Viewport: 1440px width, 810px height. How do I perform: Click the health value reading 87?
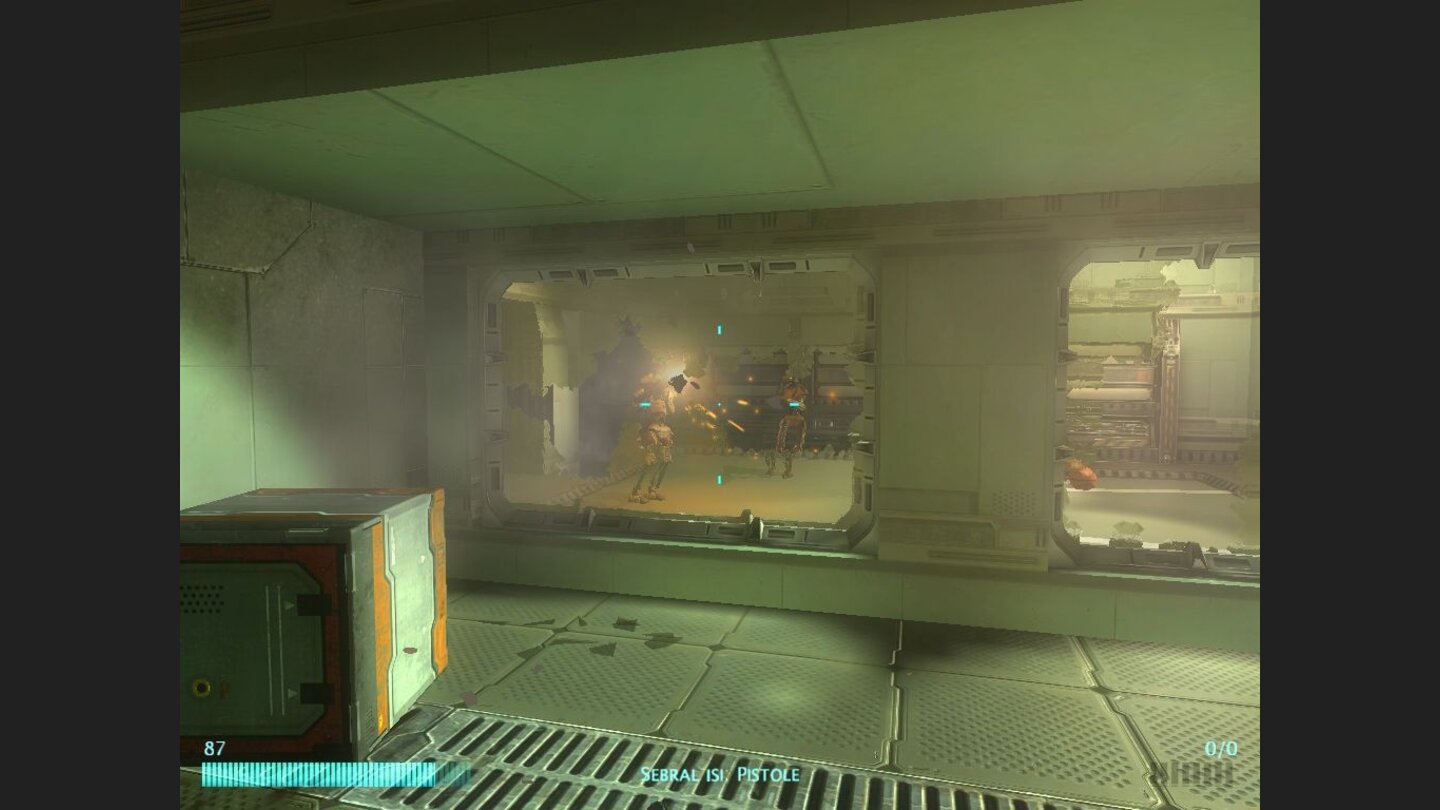pyautogui.click(x=214, y=747)
